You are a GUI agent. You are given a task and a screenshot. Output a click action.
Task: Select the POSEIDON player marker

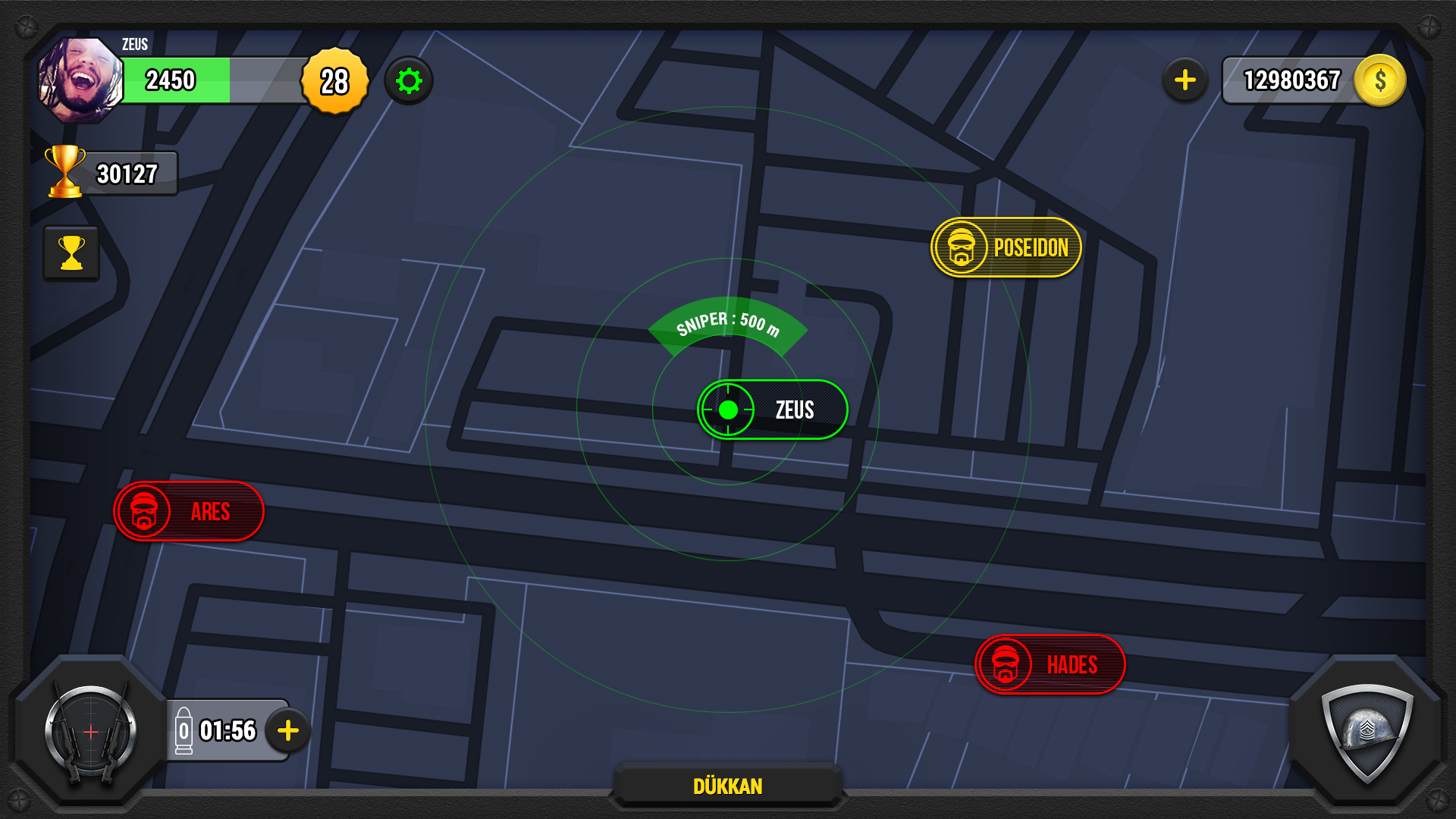point(1005,247)
